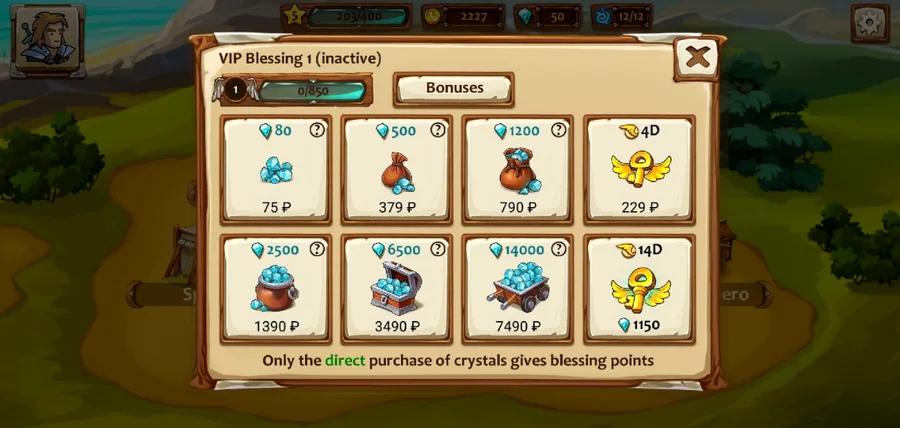Choose the 2500 crystals pot offer
The image size is (900, 428).
pyautogui.click(x=276, y=288)
